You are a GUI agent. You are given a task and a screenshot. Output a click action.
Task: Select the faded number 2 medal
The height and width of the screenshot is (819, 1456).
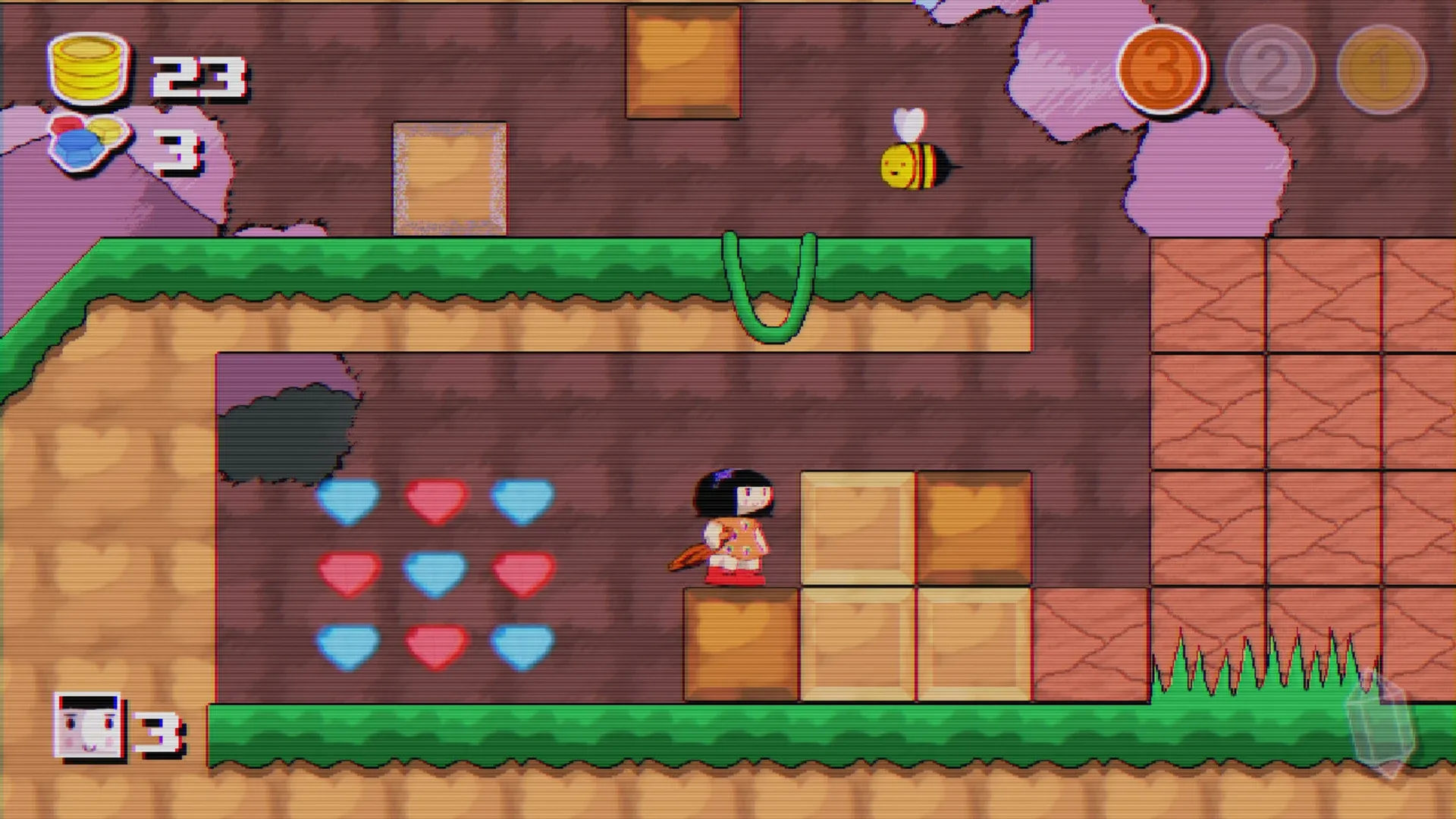(1272, 70)
